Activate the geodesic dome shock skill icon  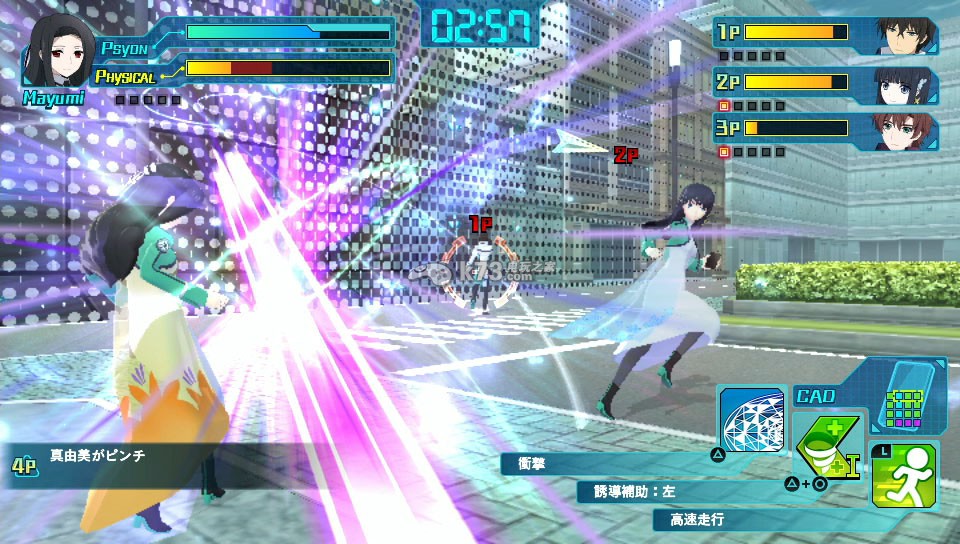751,417
